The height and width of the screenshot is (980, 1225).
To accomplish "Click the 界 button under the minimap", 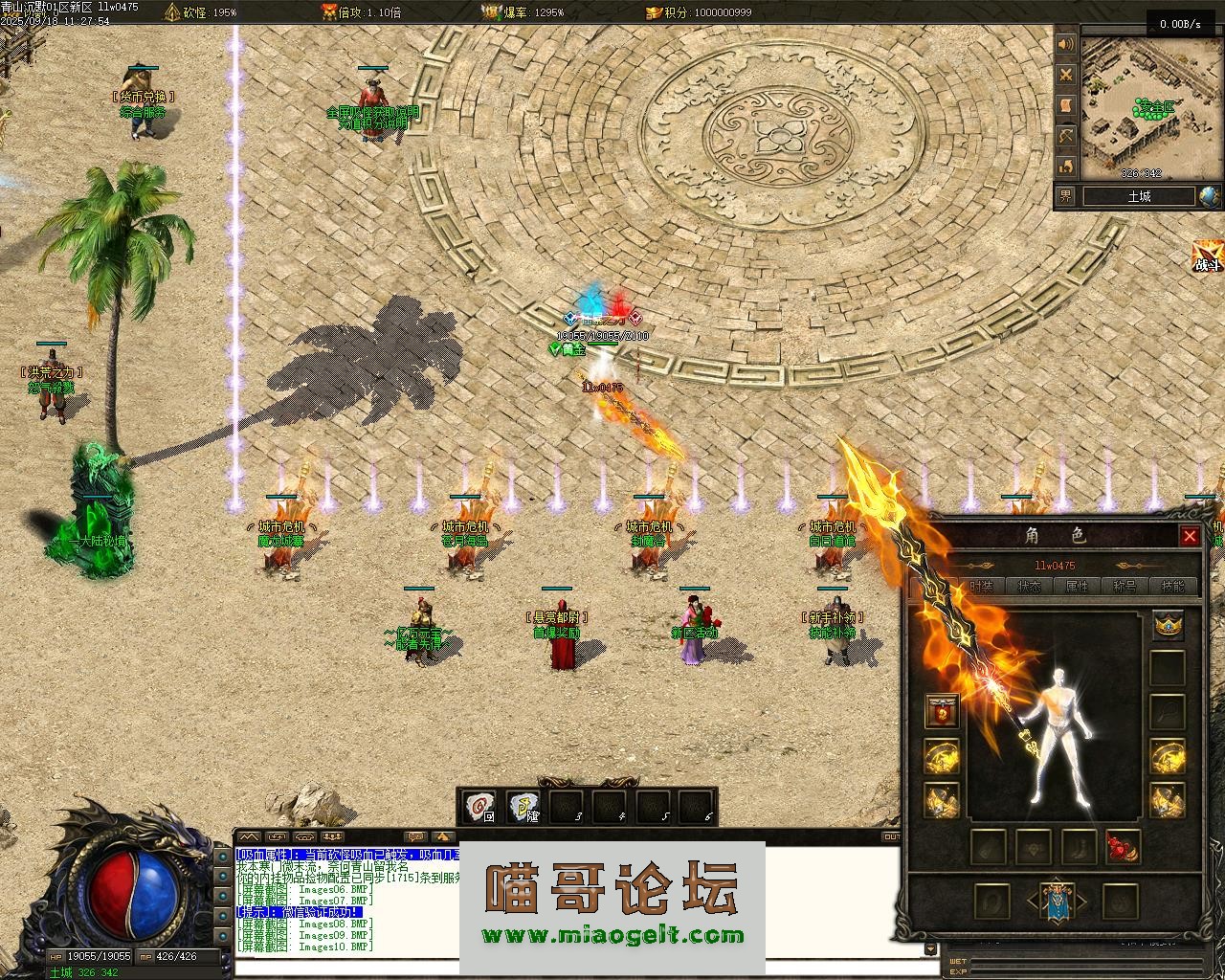I will [x=1066, y=196].
